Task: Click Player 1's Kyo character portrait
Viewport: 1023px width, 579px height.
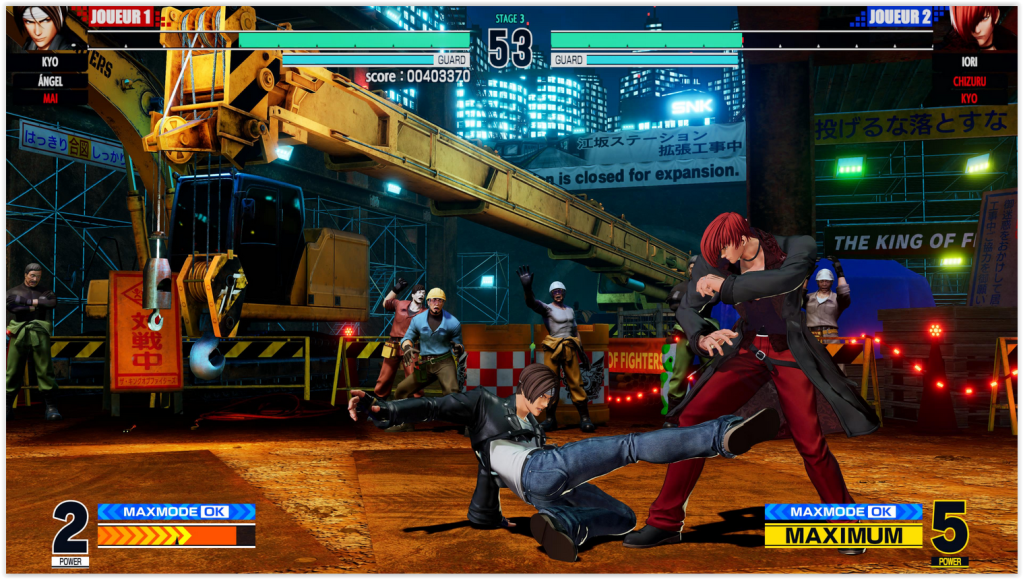Action: (x=43, y=27)
